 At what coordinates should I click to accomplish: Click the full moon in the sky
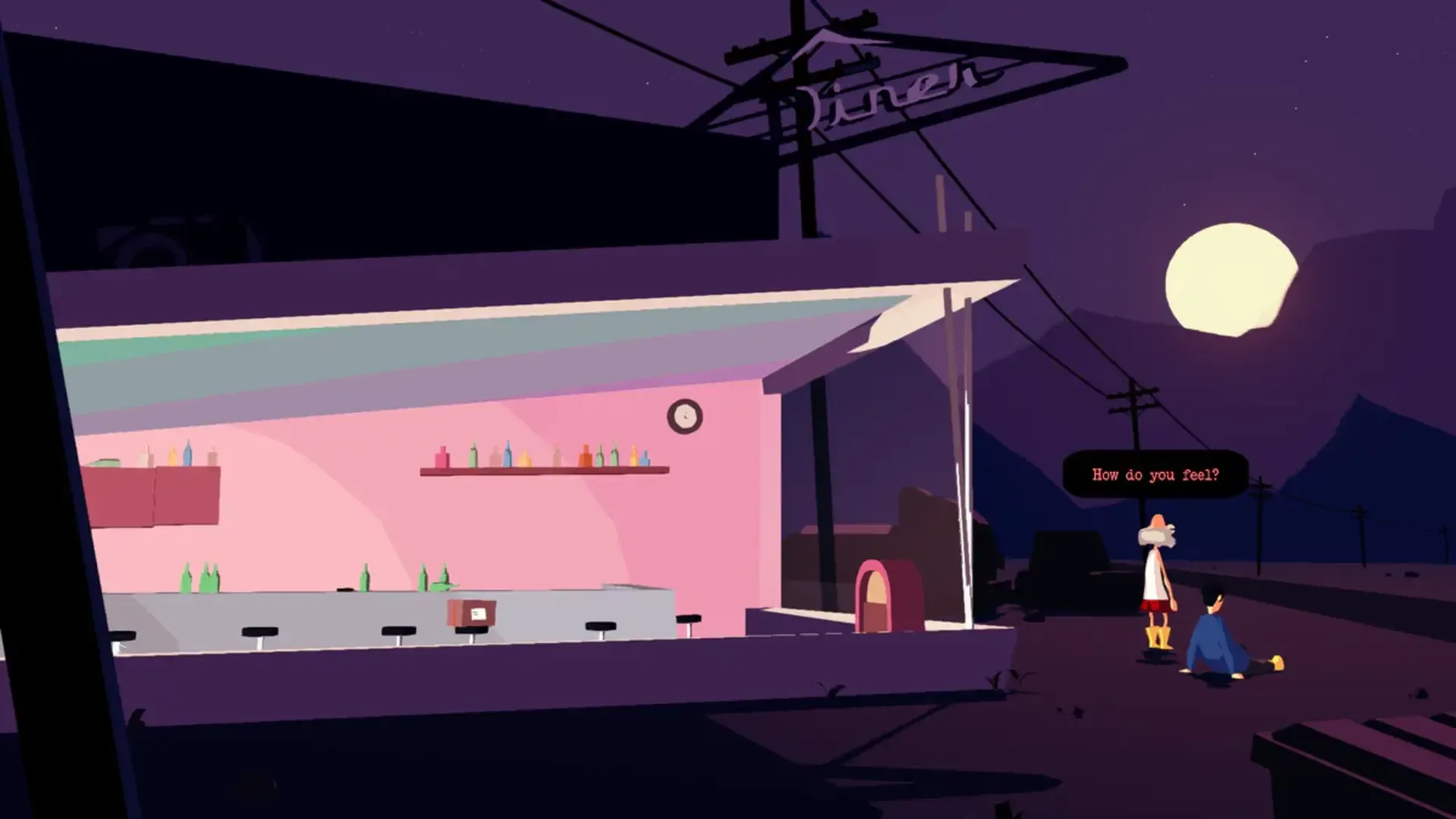coord(1232,281)
